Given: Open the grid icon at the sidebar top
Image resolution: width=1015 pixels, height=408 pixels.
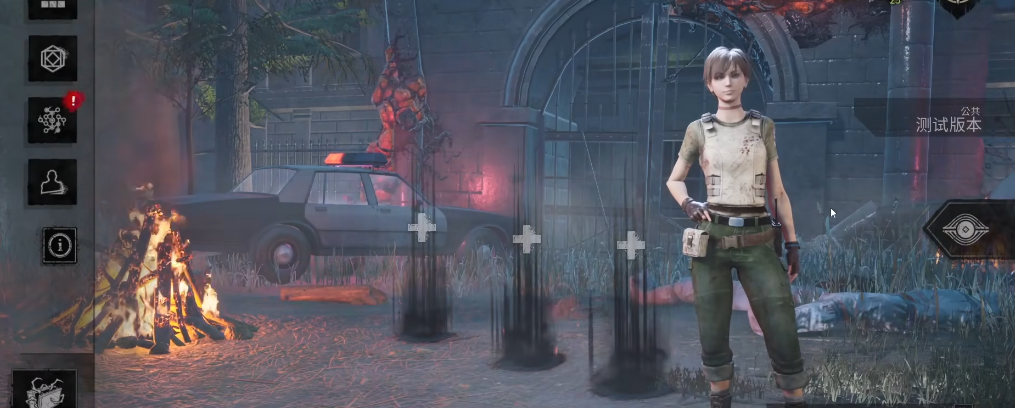Looking at the screenshot, I should [x=52, y=7].
